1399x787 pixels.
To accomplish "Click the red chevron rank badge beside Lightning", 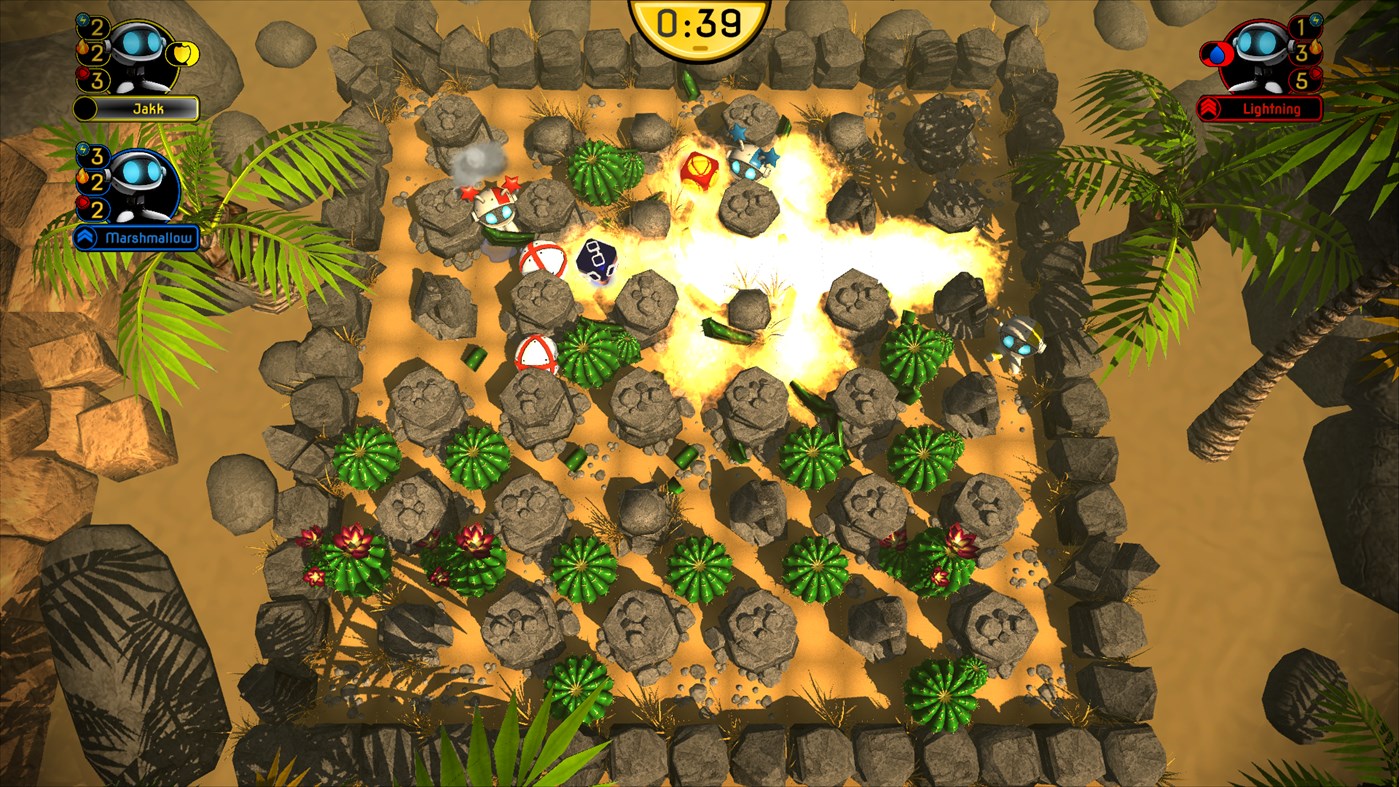I will [x=1209, y=107].
